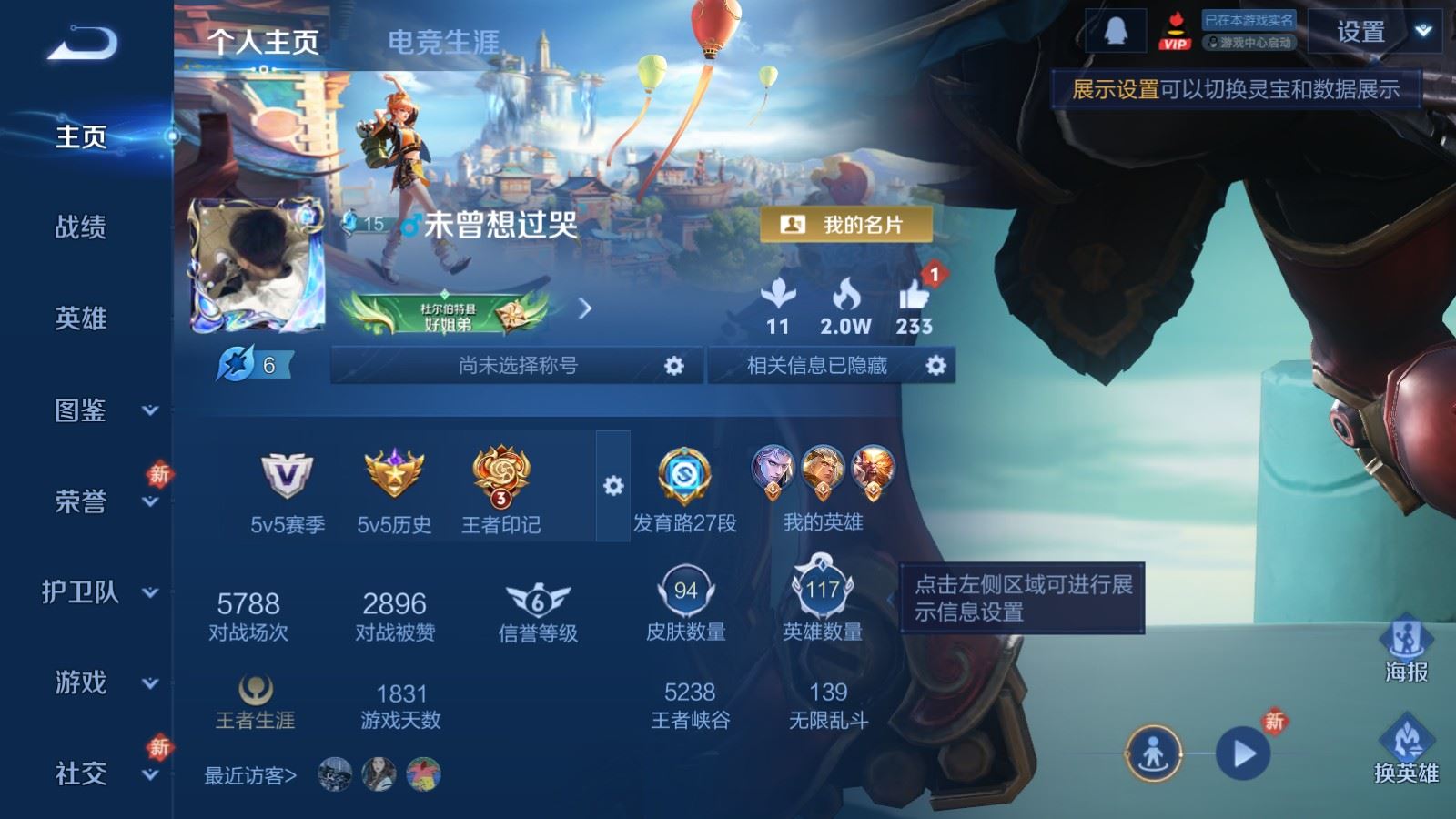Open the 发育路27段 lane rank icon
Image resolution: width=1456 pixels, height=819 pixels.
click(x=684, y=477)
